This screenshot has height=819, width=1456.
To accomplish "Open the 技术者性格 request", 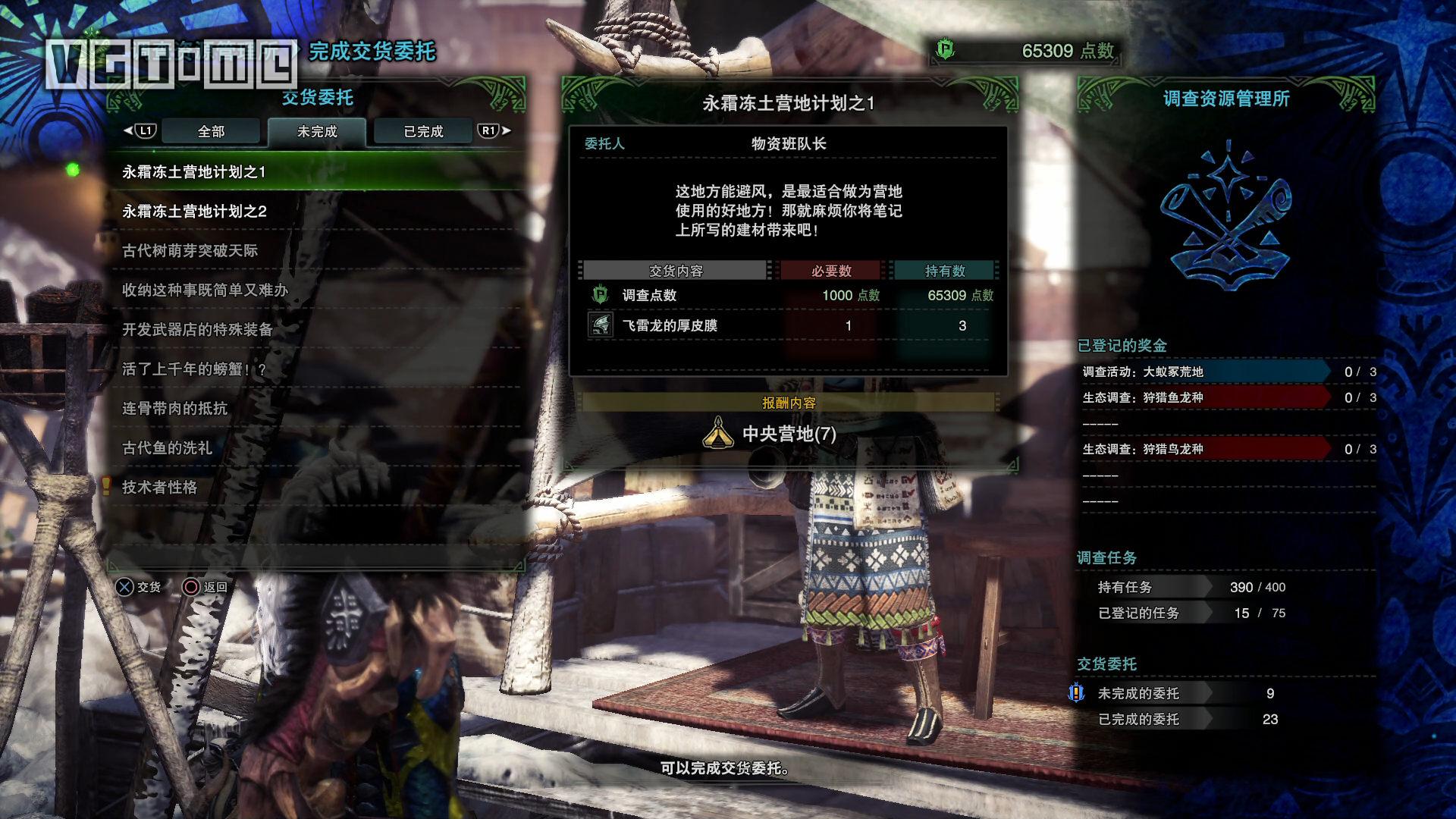I will point(160,488).
